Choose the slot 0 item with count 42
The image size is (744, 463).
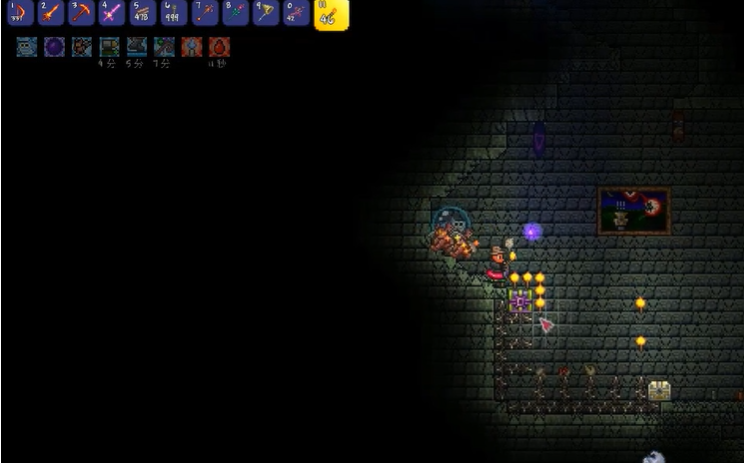(296, 13)
